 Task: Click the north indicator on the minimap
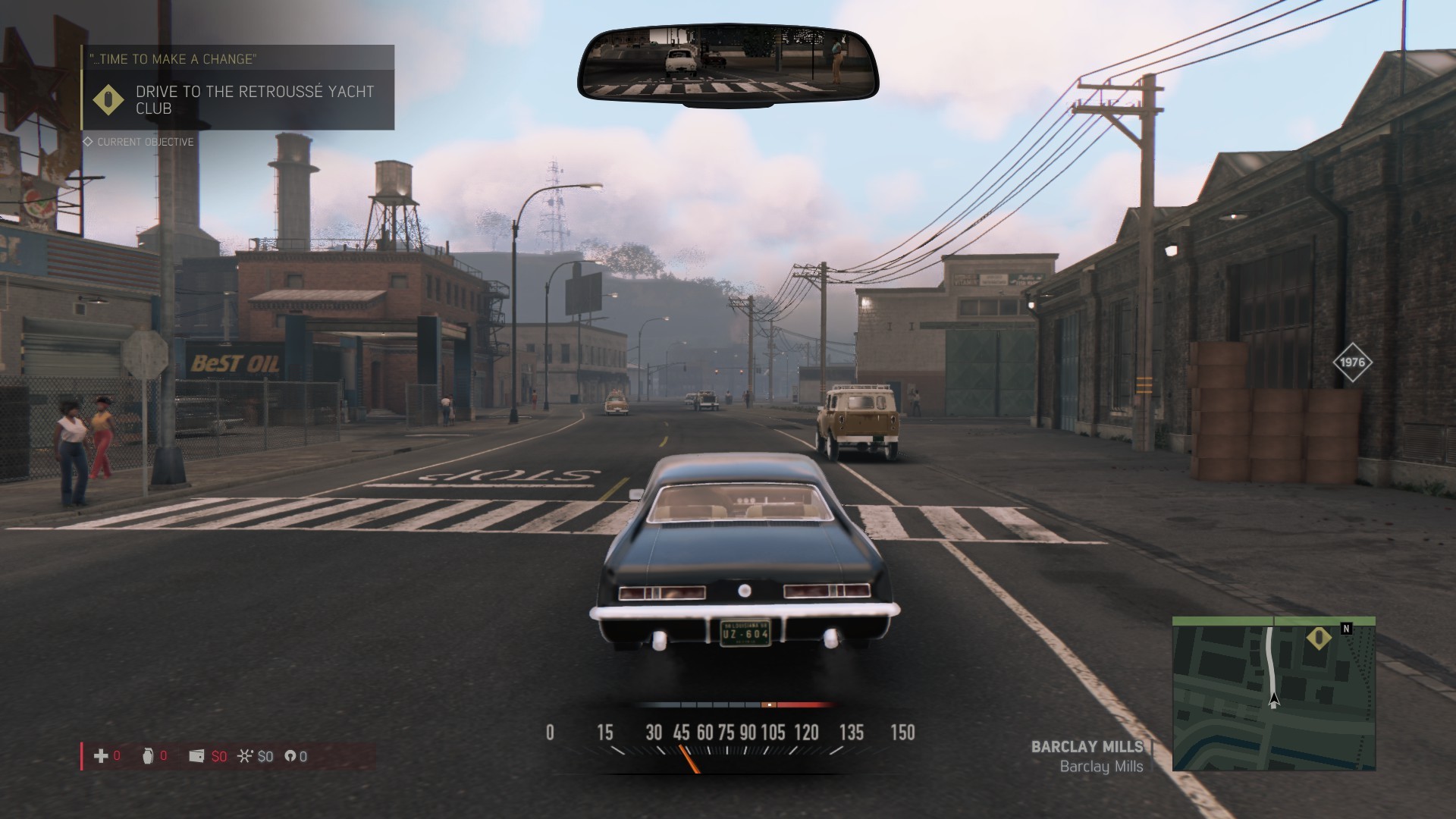[x=1346, y=628]
